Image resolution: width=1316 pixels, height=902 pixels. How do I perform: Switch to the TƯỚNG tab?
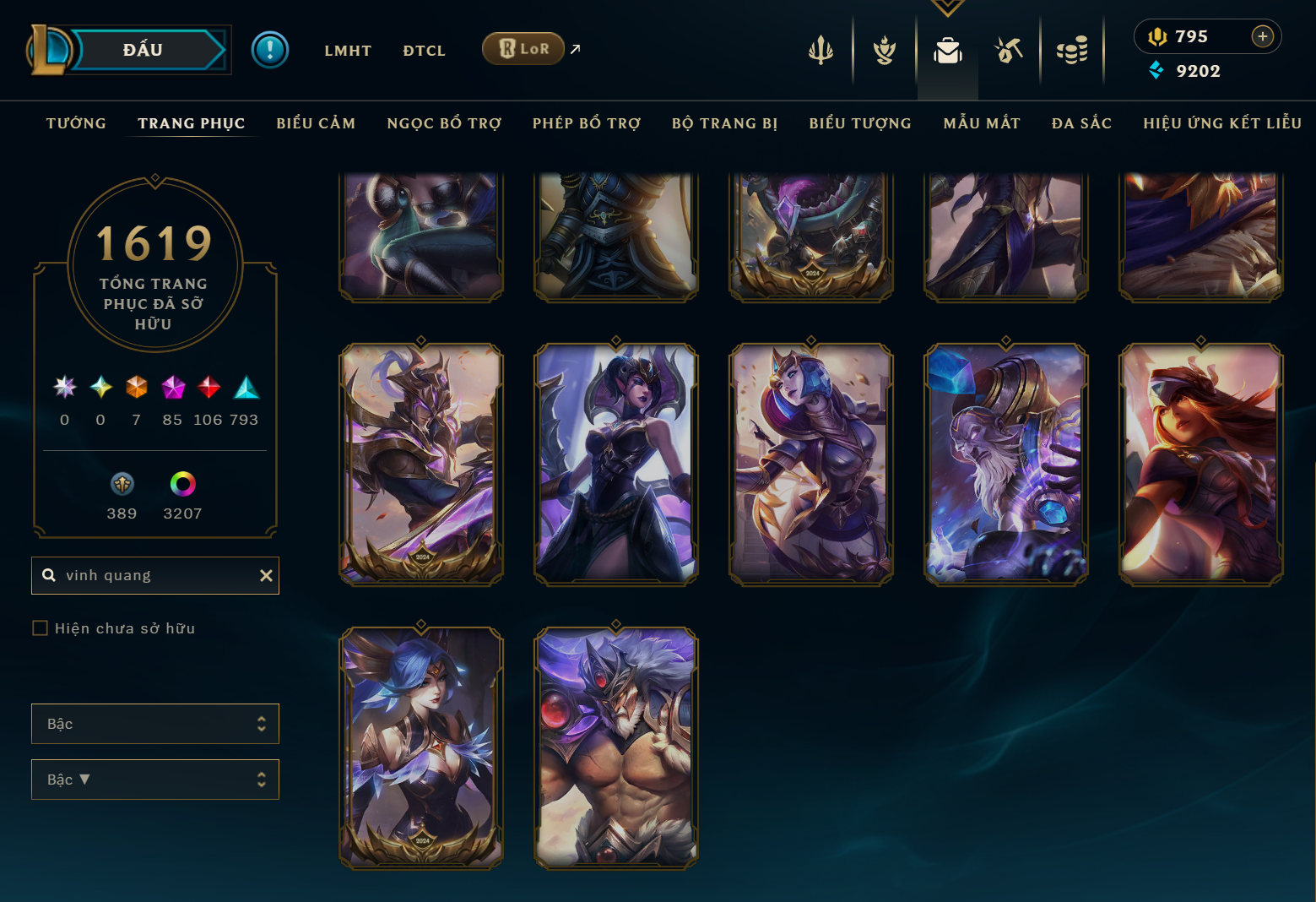click(75, 122)
